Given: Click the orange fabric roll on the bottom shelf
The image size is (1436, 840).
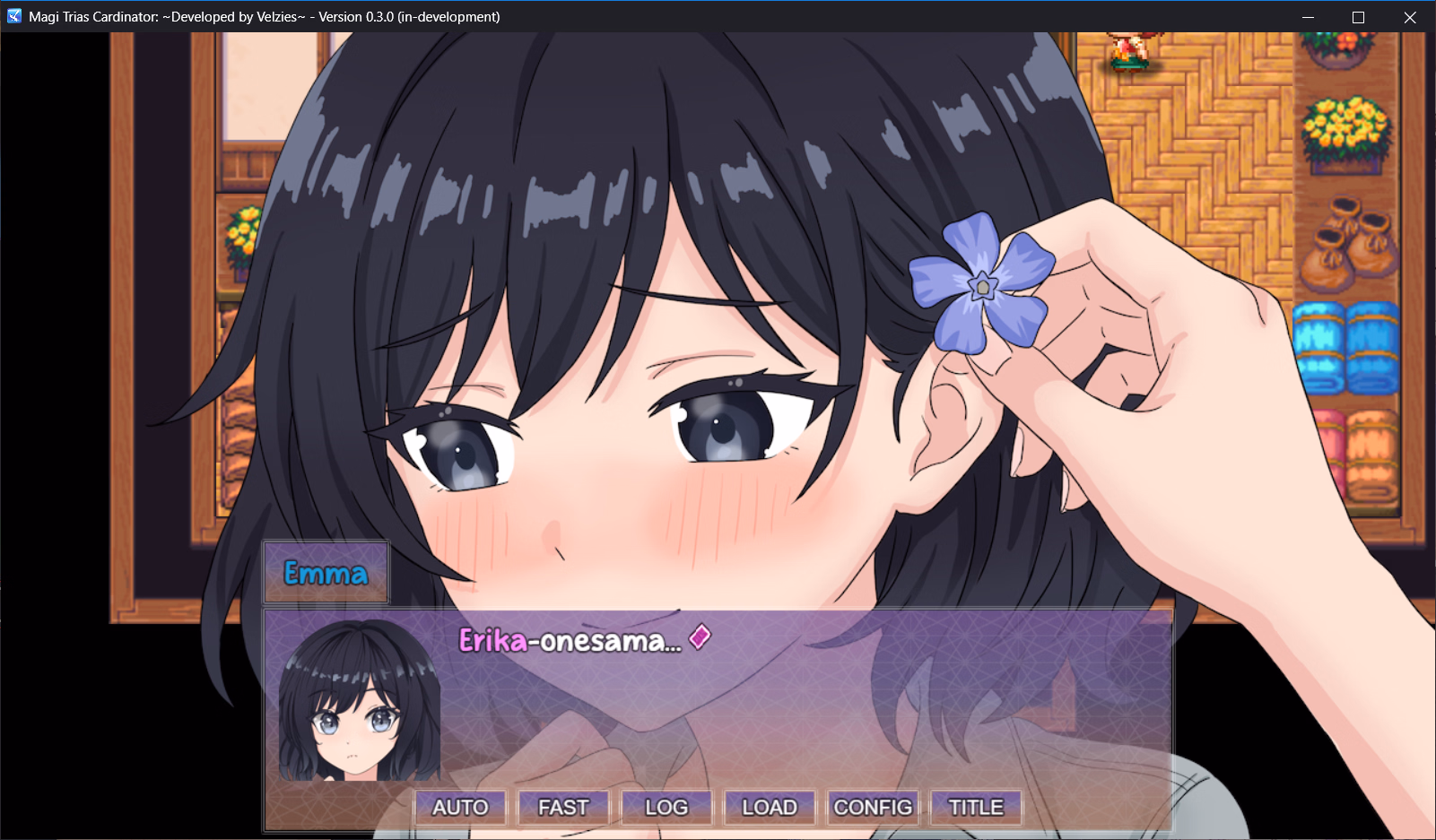Looking at the screenshot, I should [1372, 448].
